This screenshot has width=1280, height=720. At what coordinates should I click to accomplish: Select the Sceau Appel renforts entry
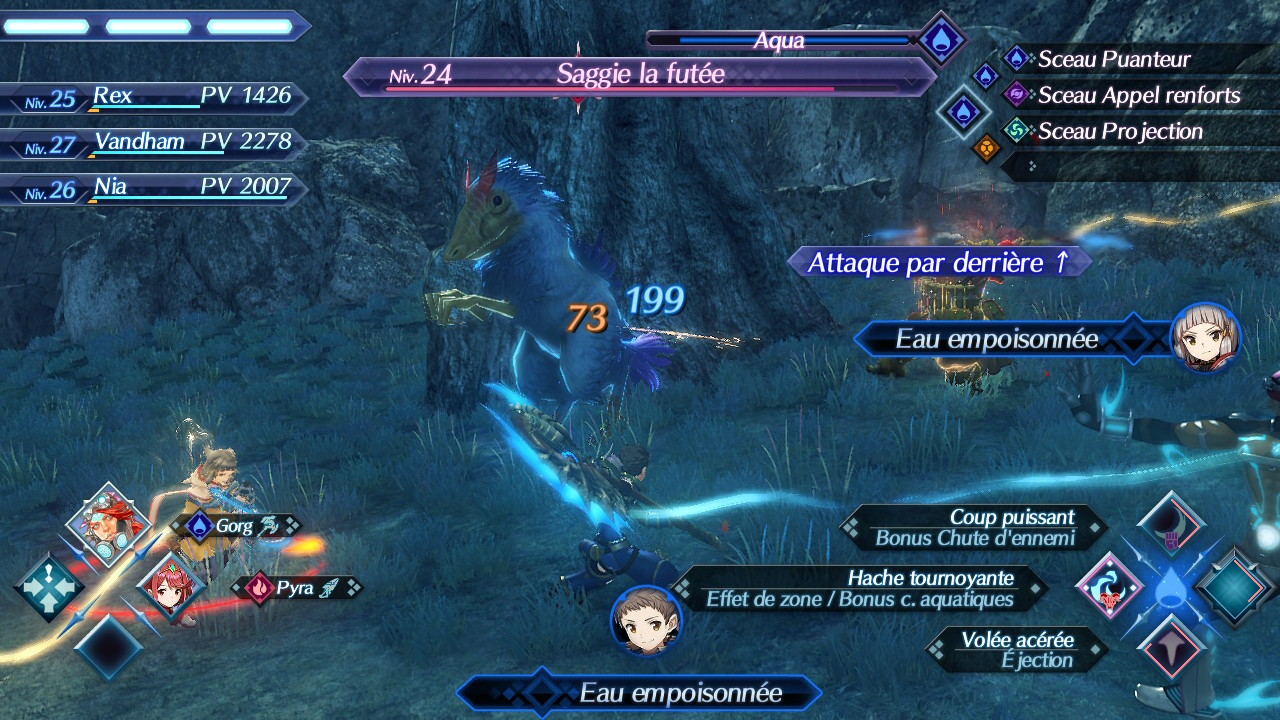1138,96
